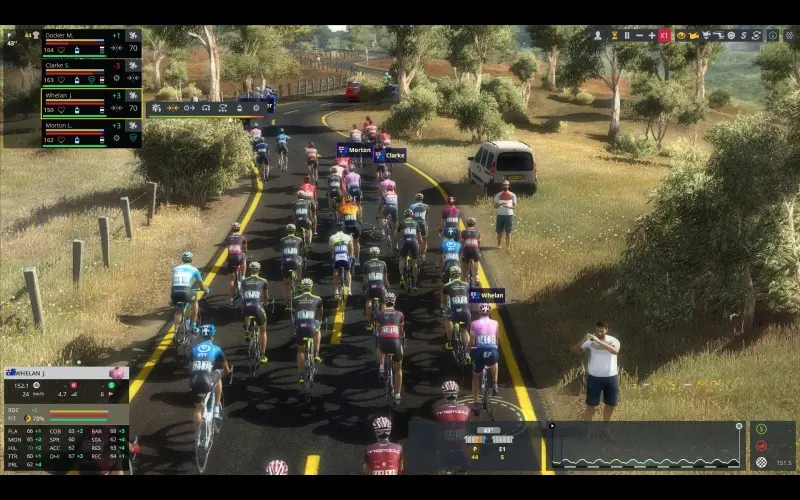The width and height of the screenshot is (800, 500).
Task: Click the Whelan name tag above rider
Action: tap(488, 296)
